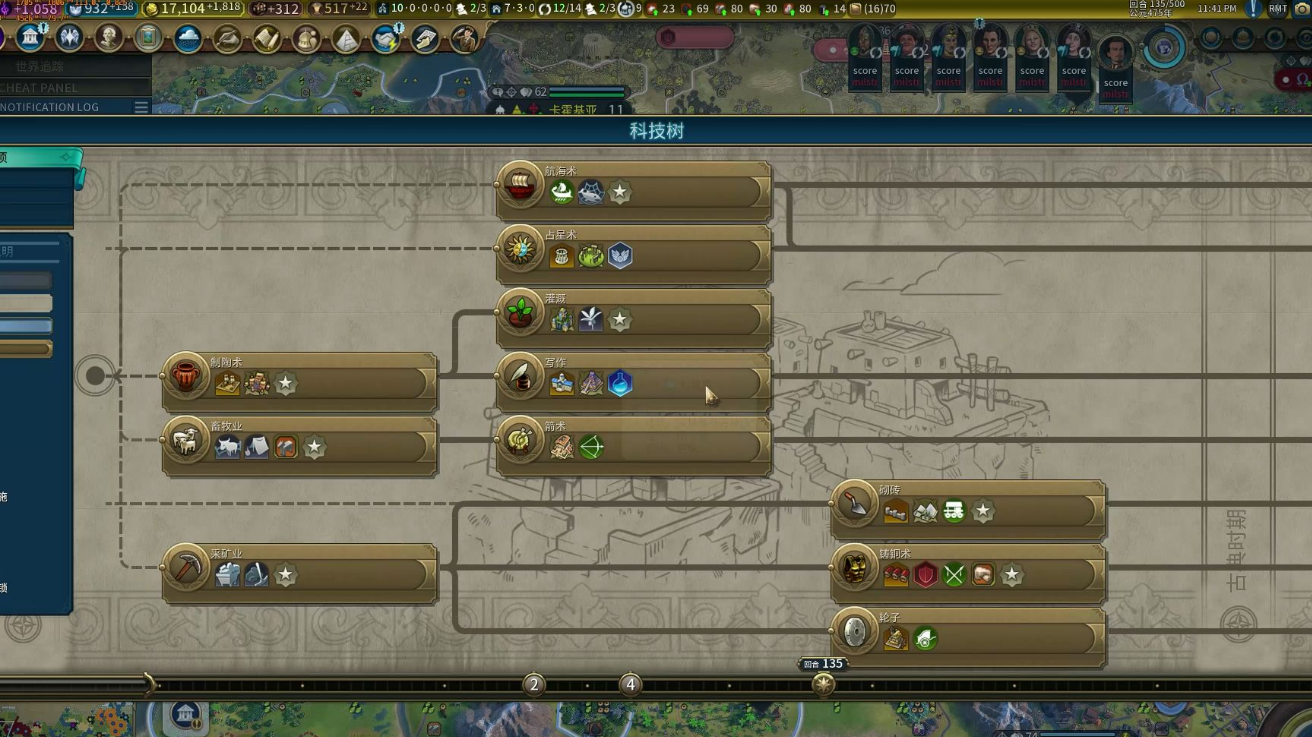
Task: Choose the 占星术 (Astrology) tech node
Action: (x=634, y=254)
